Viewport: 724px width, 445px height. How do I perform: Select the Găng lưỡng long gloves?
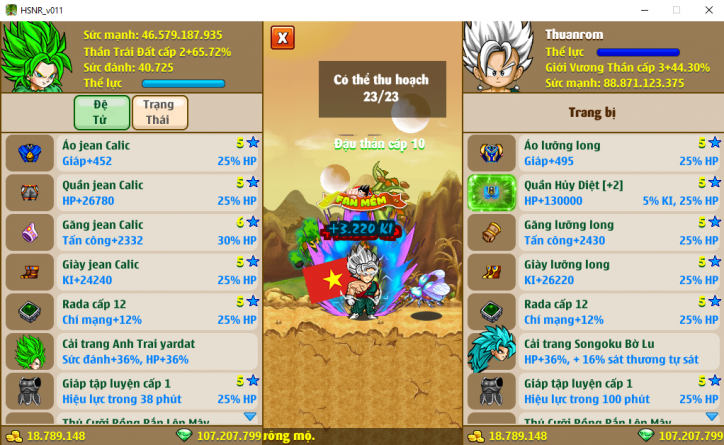point(593,232)
